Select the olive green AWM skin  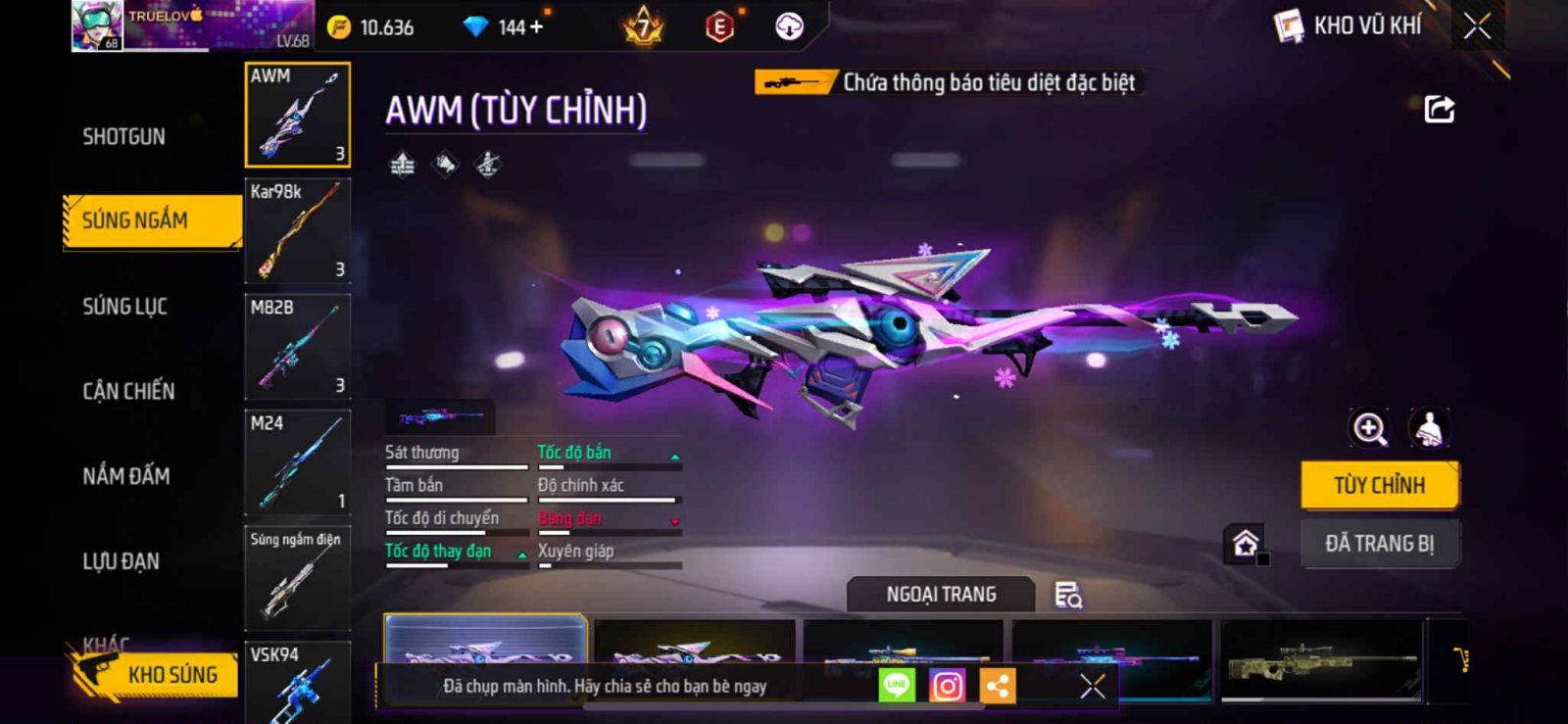(1321, 660)
